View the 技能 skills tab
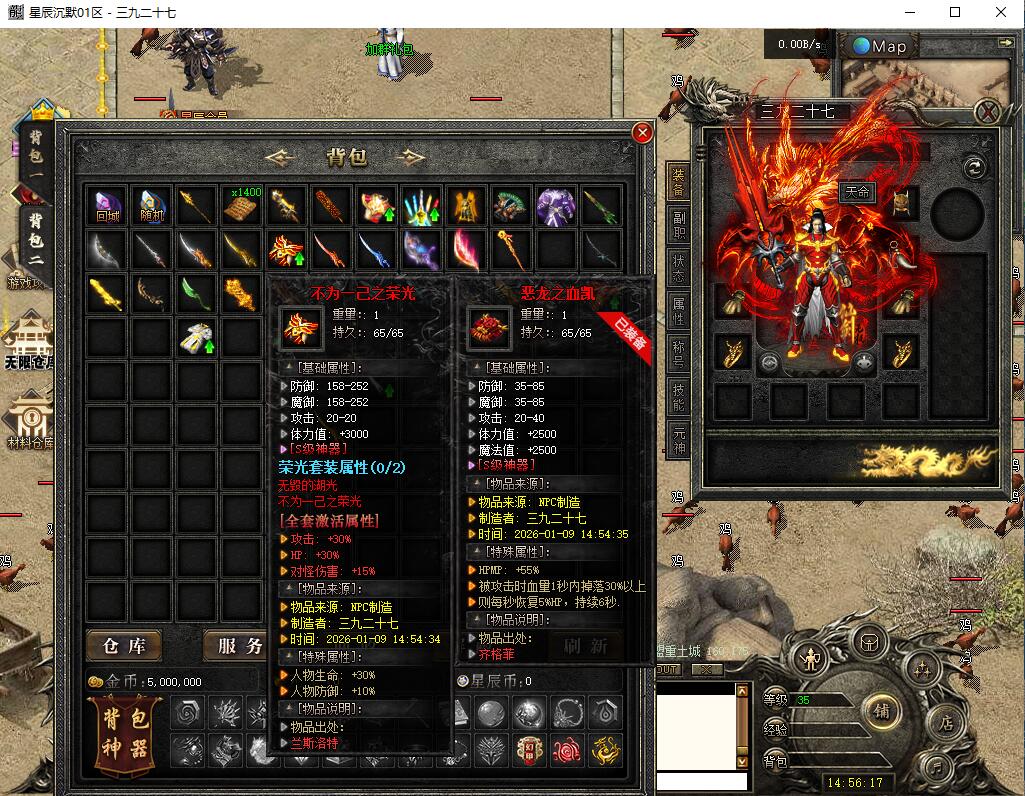 coord(679,396)
